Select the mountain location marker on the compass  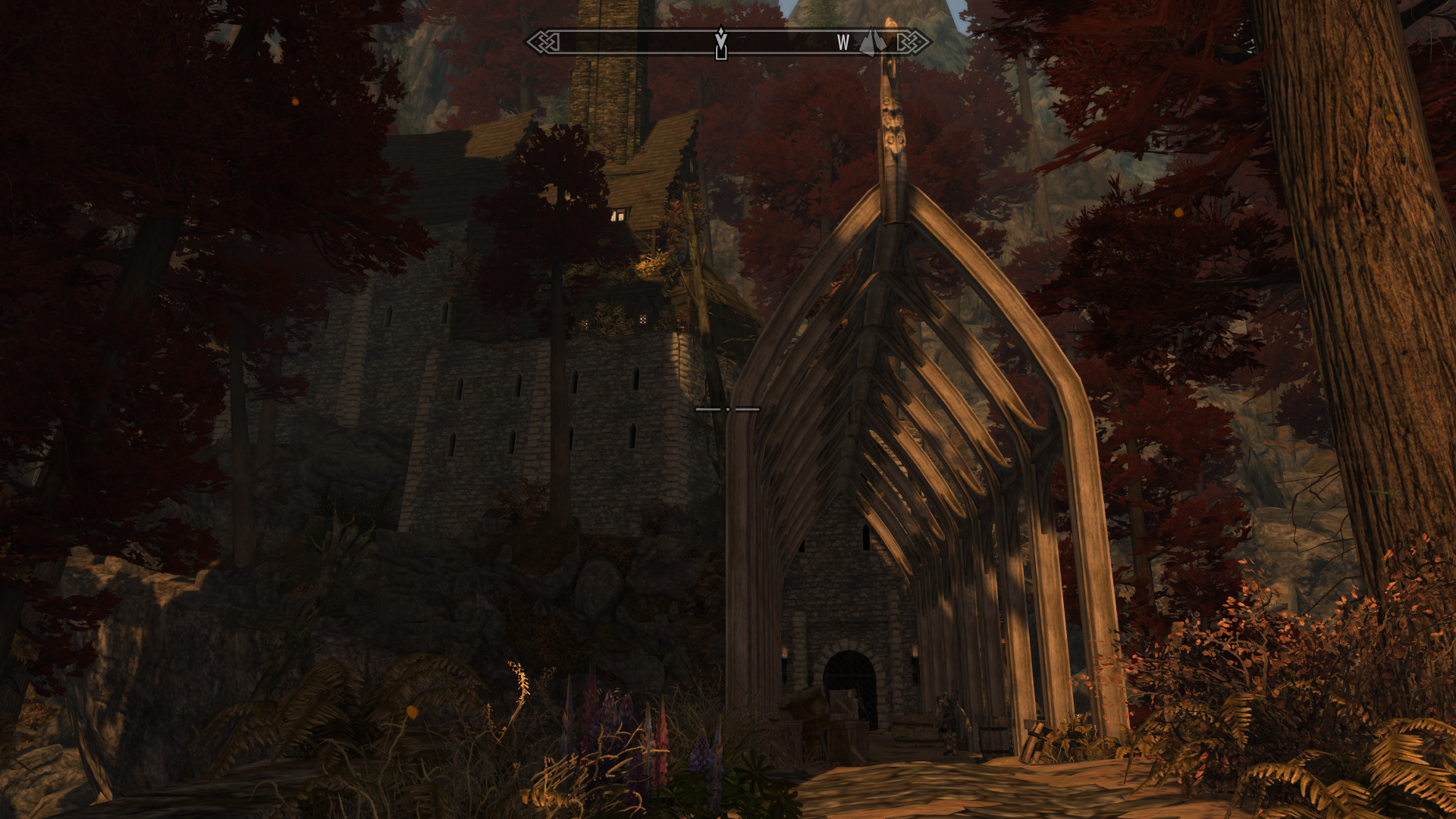[873, 42]
